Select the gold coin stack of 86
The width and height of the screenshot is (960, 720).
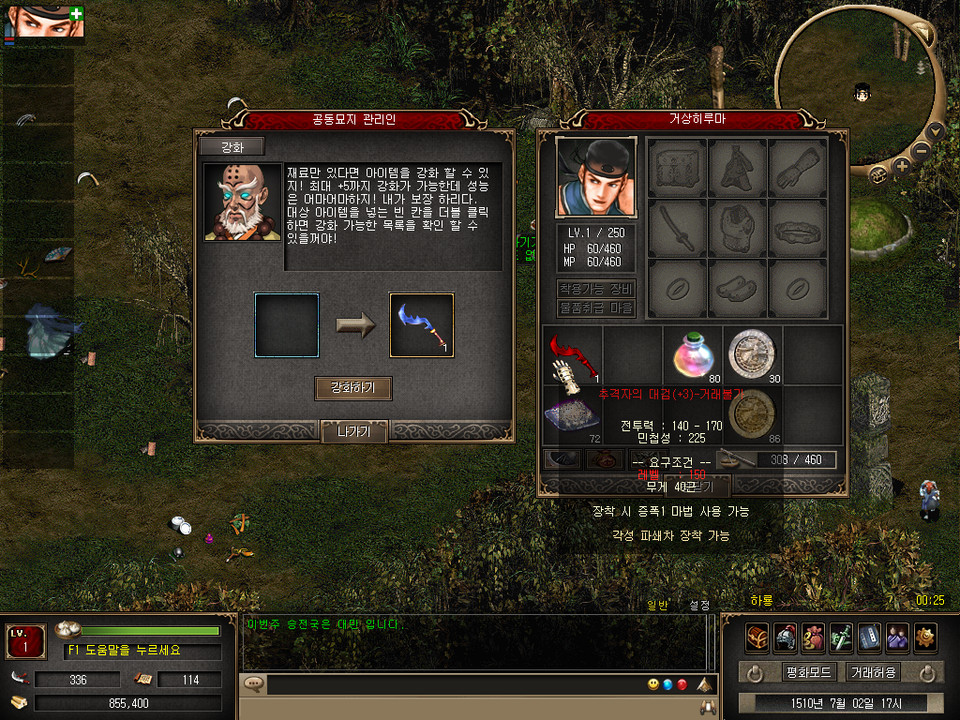pyautogui.click(x=751, y=414)
